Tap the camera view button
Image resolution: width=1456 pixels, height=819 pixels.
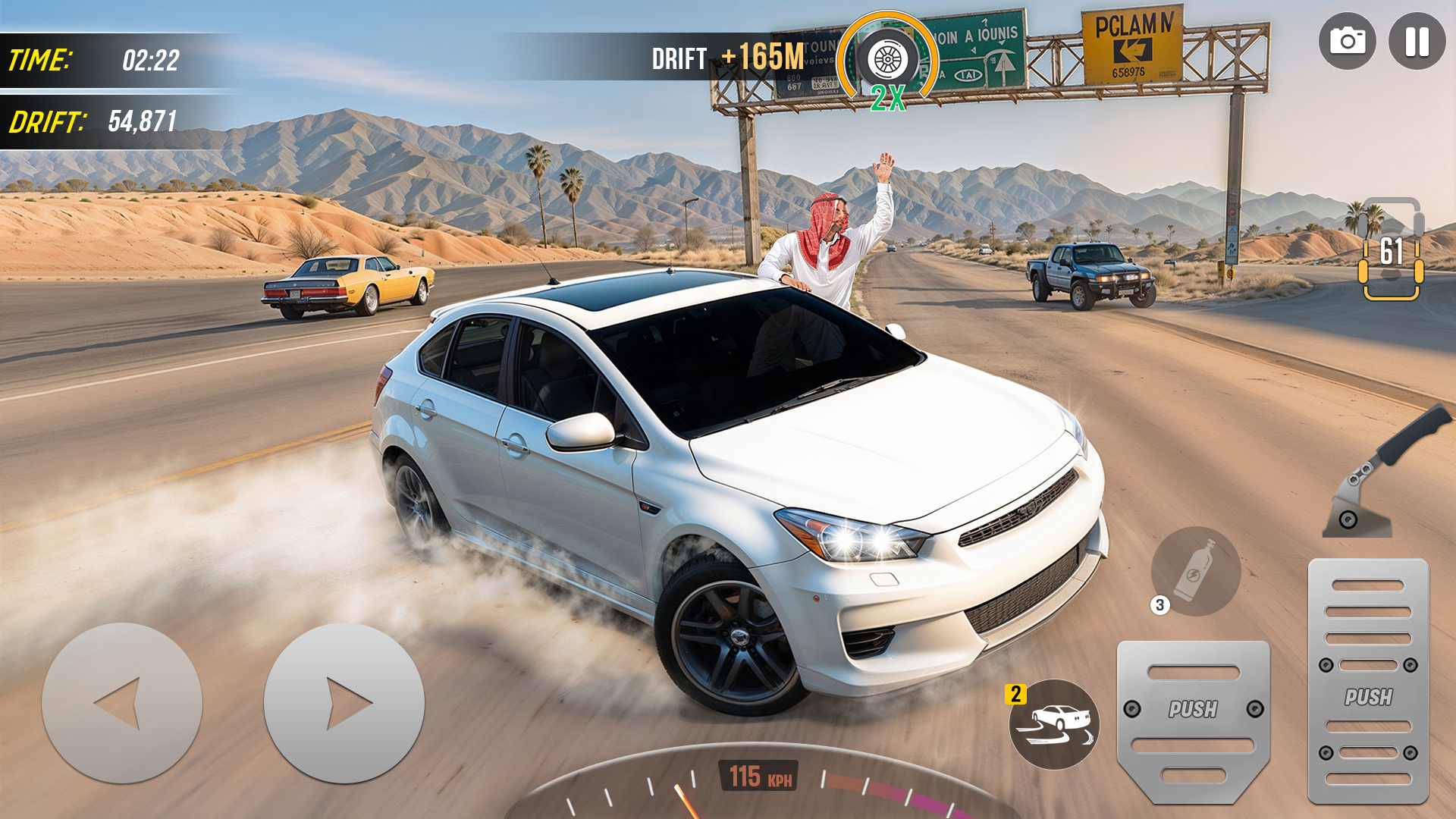click(1347, 42)
